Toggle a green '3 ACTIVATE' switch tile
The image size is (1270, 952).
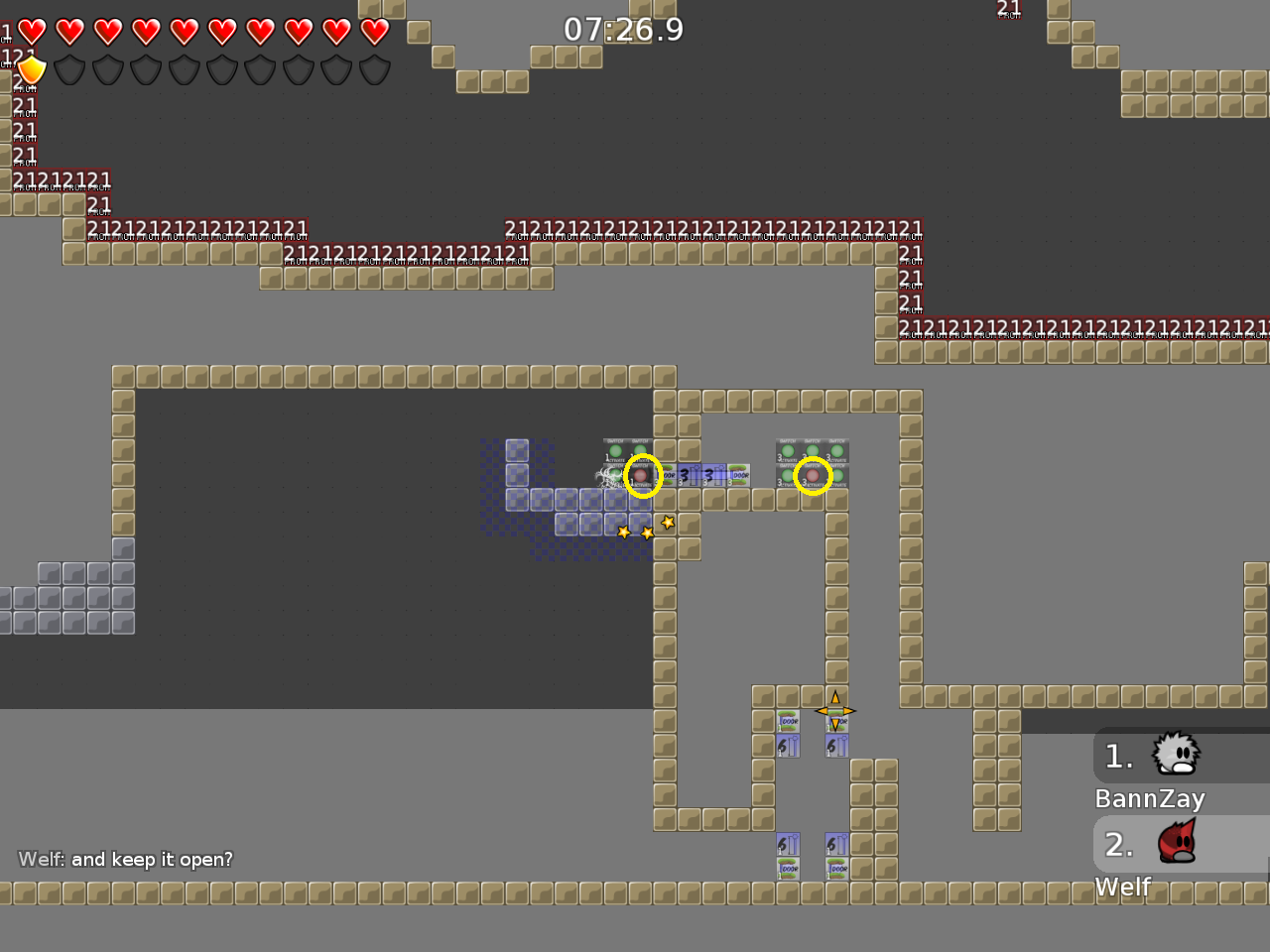787,453
